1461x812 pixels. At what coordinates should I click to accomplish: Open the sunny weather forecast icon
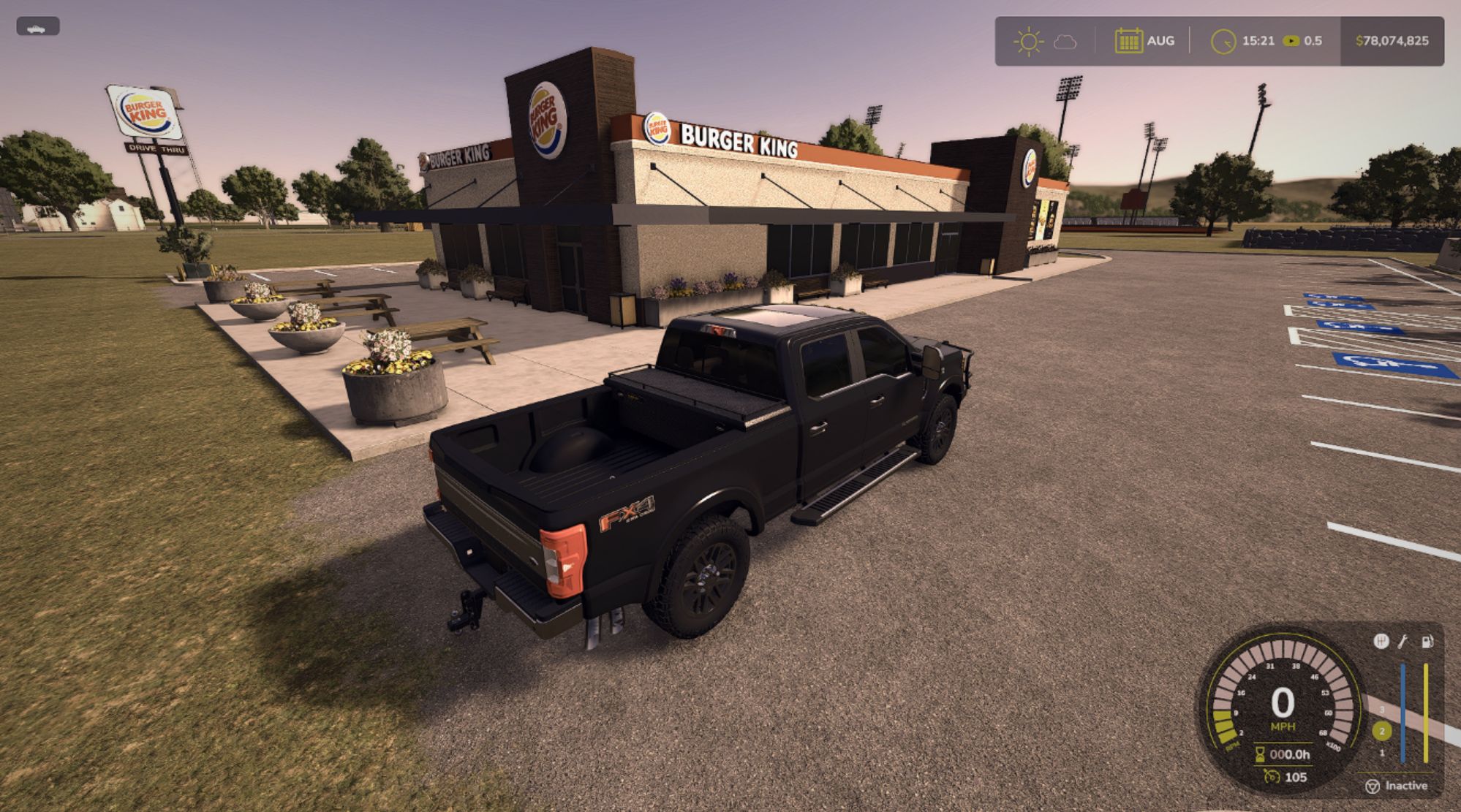(1028, 41)
